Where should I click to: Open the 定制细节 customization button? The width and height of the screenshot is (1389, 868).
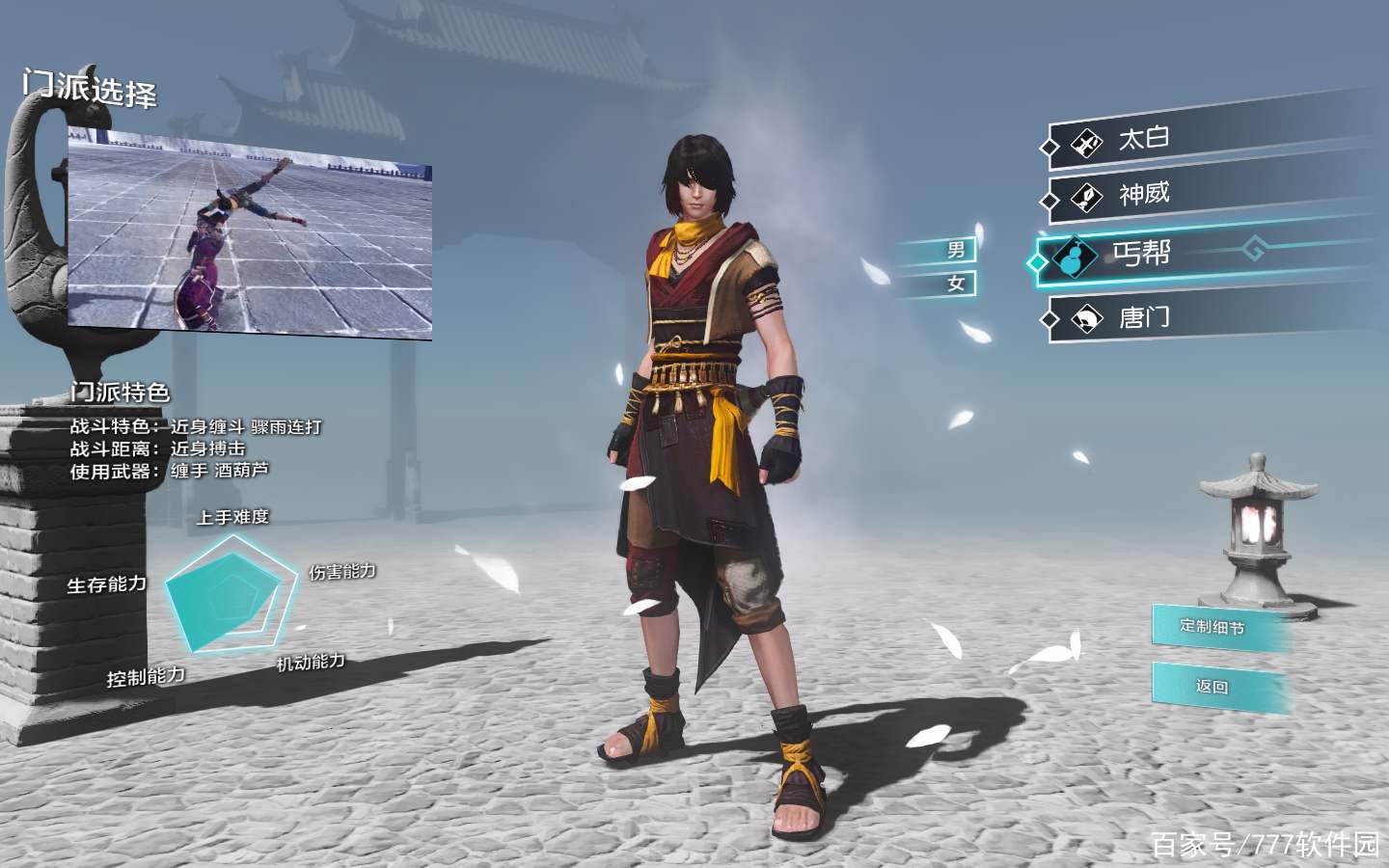click(x=1215, y=627)
